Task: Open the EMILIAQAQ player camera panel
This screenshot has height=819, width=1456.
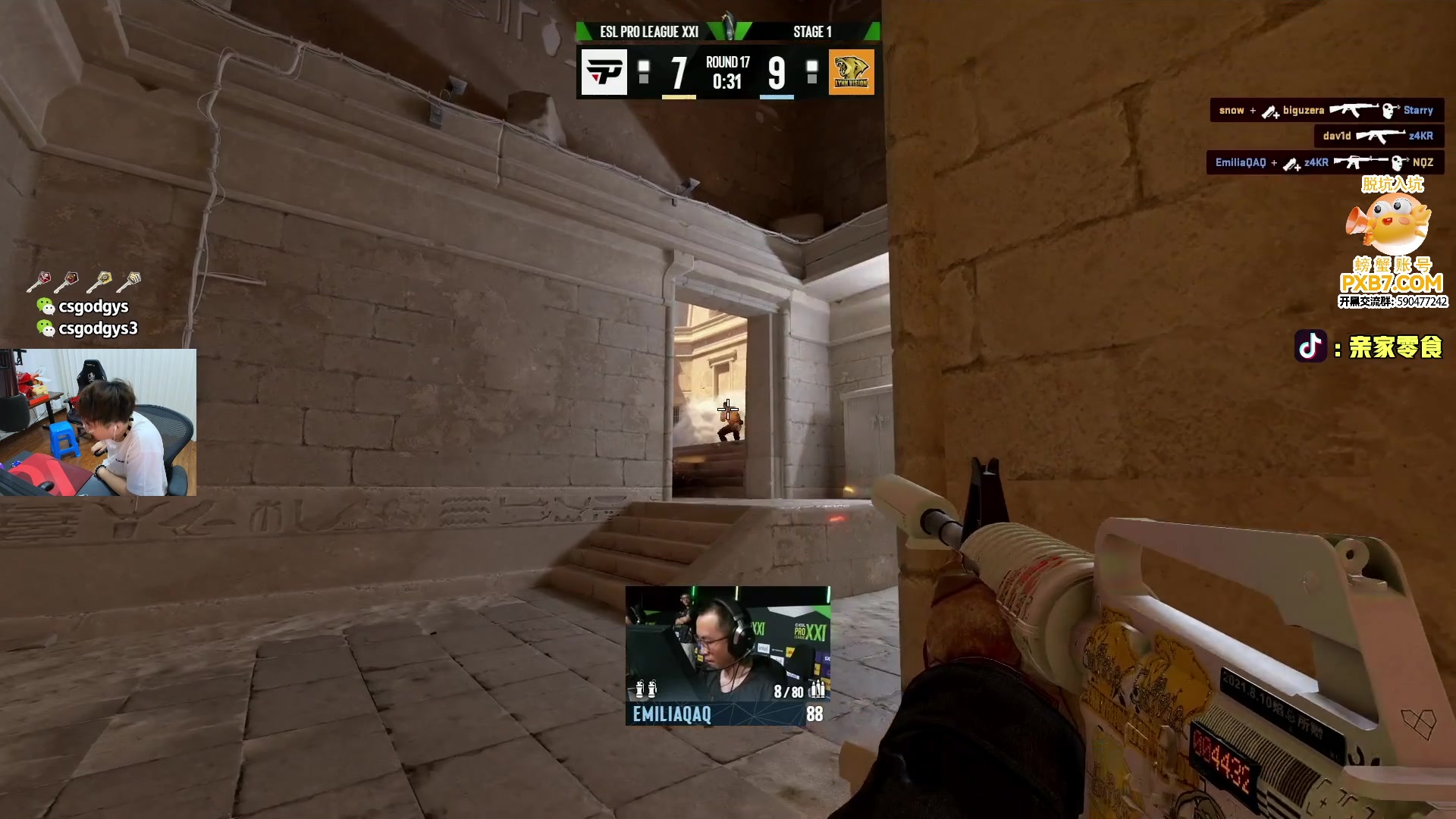Action: 727,655
